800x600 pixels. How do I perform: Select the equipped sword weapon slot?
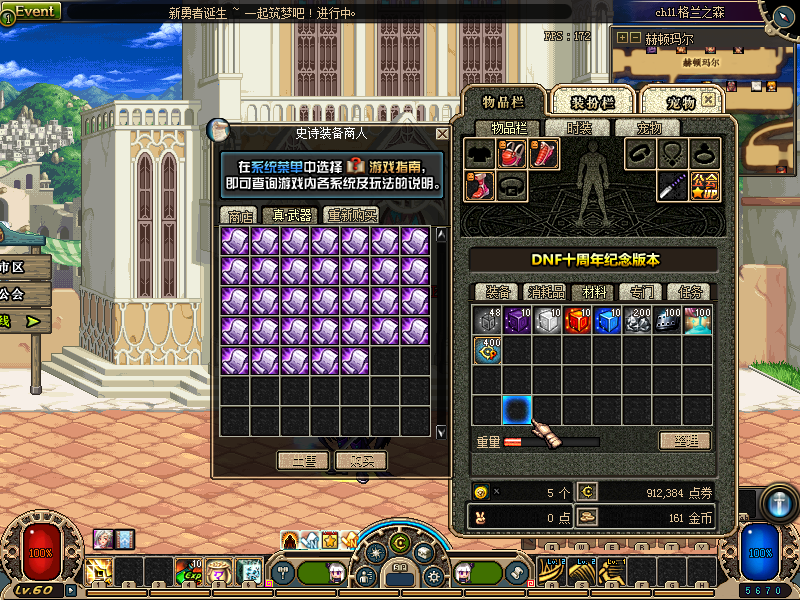[672, 185]
